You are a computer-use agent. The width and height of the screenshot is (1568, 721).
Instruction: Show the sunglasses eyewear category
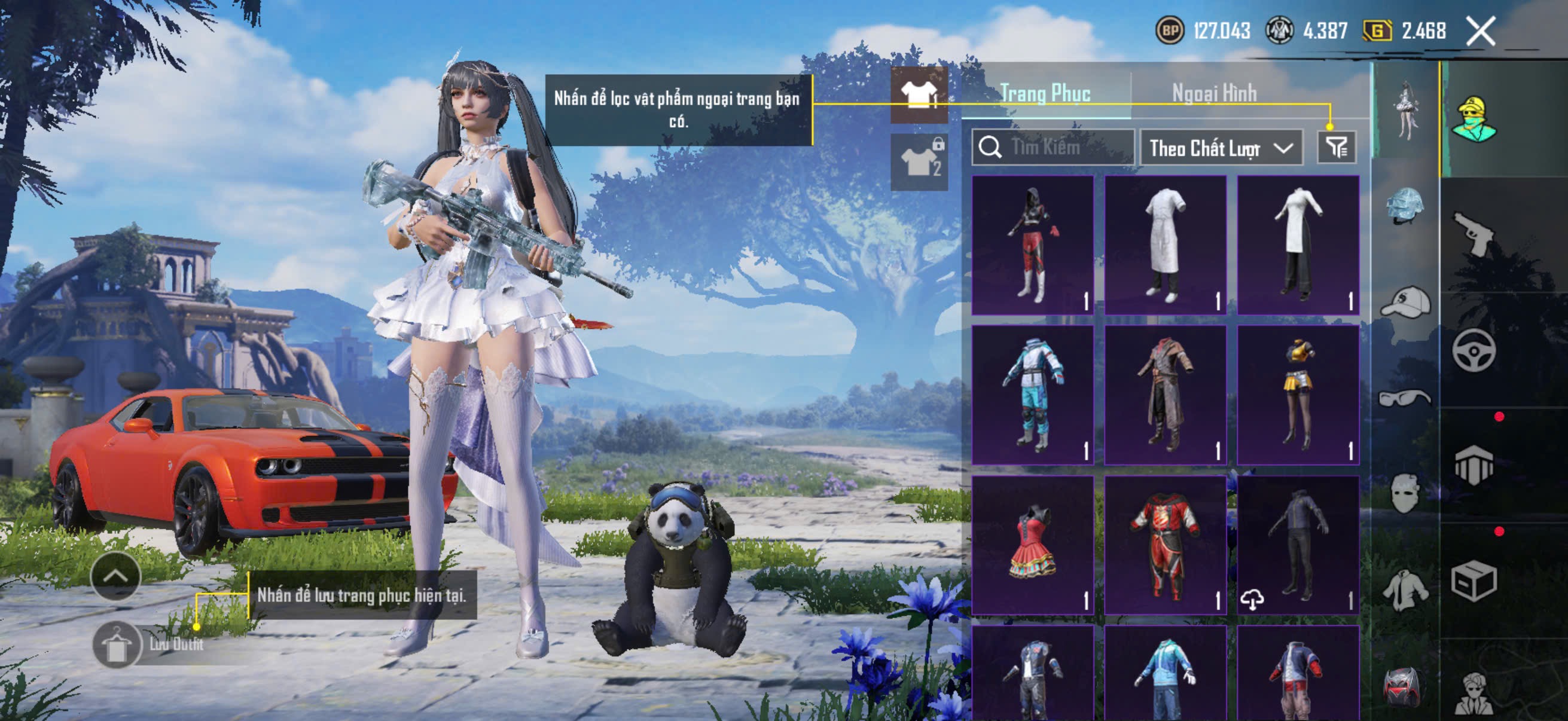pyautogui.click(x=1405, y=399)
